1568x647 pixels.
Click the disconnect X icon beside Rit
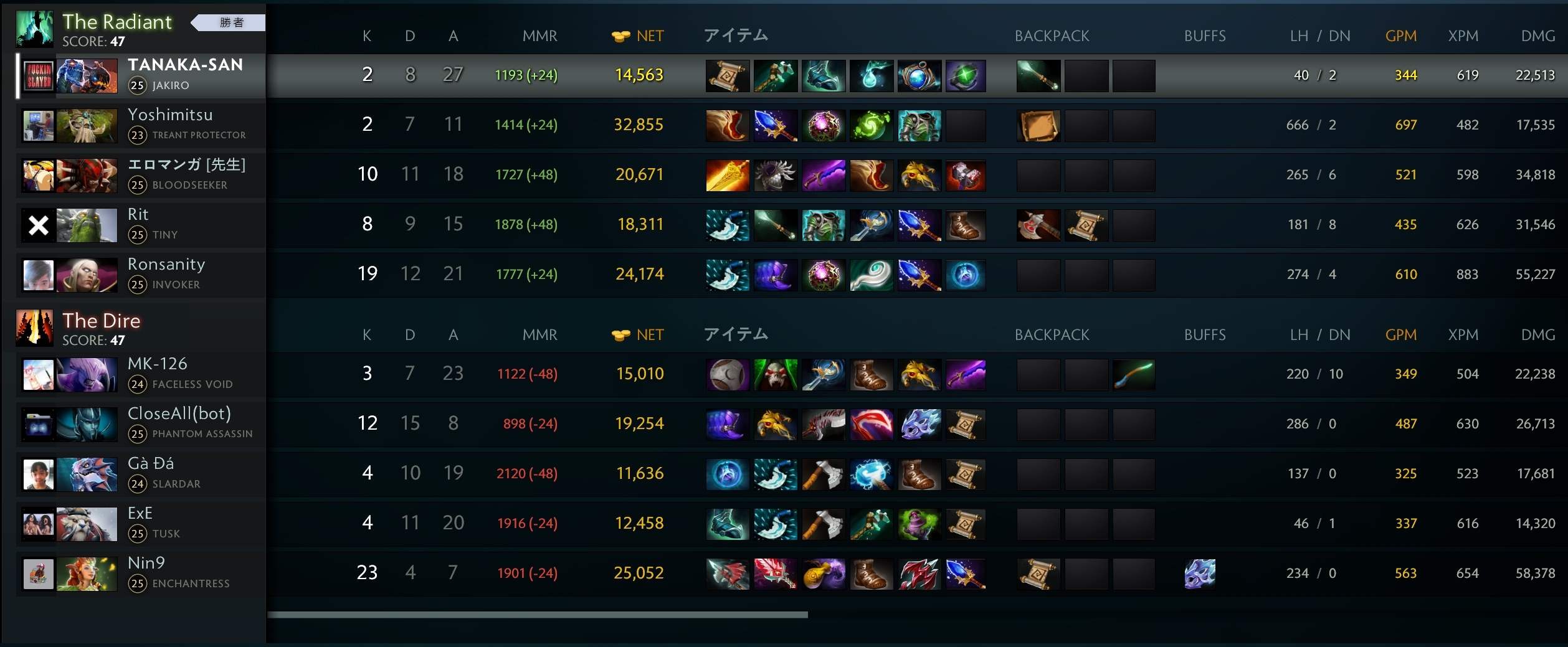[38, 225]
